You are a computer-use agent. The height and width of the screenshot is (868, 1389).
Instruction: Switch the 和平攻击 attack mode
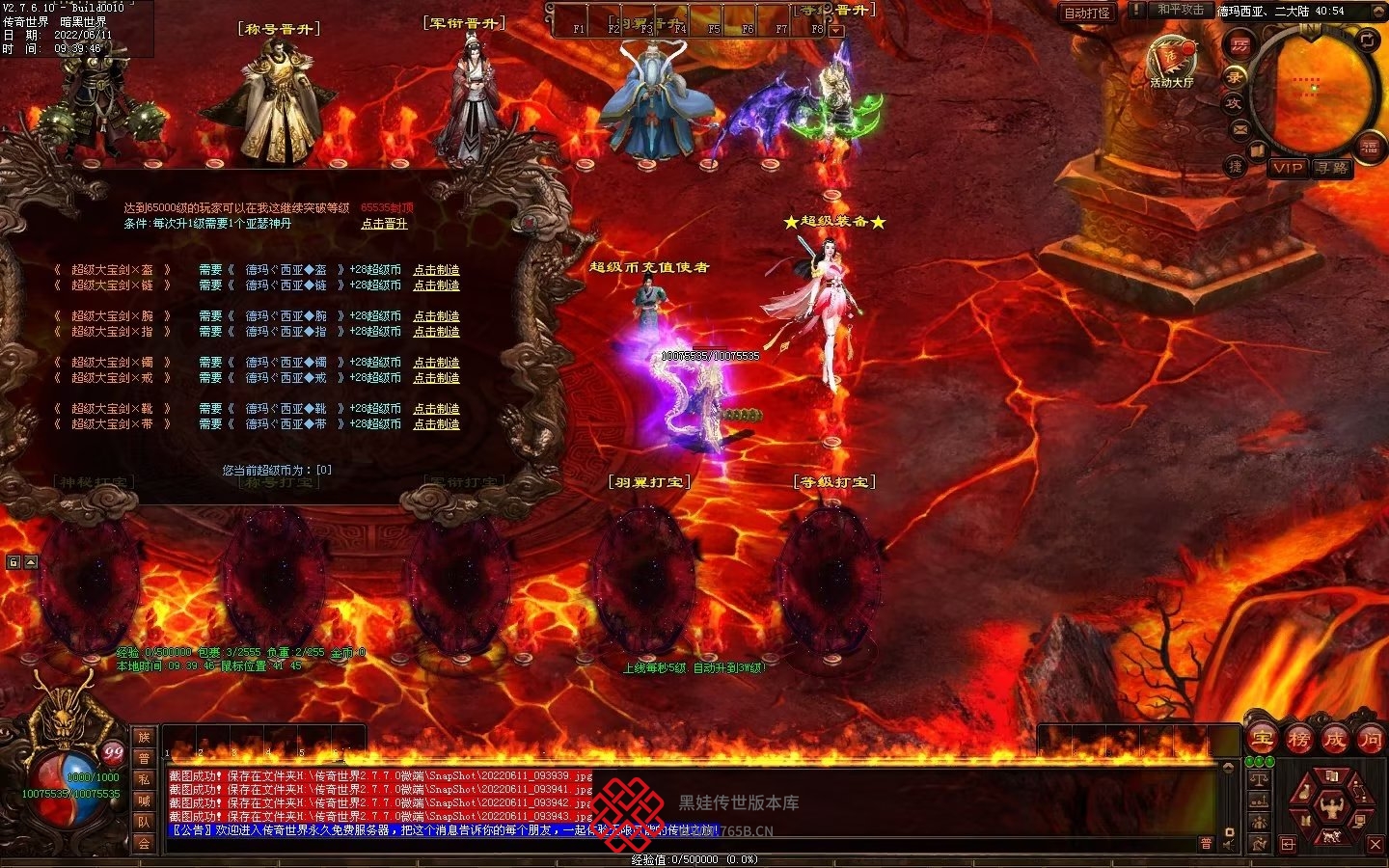[x=1180, y=10]
